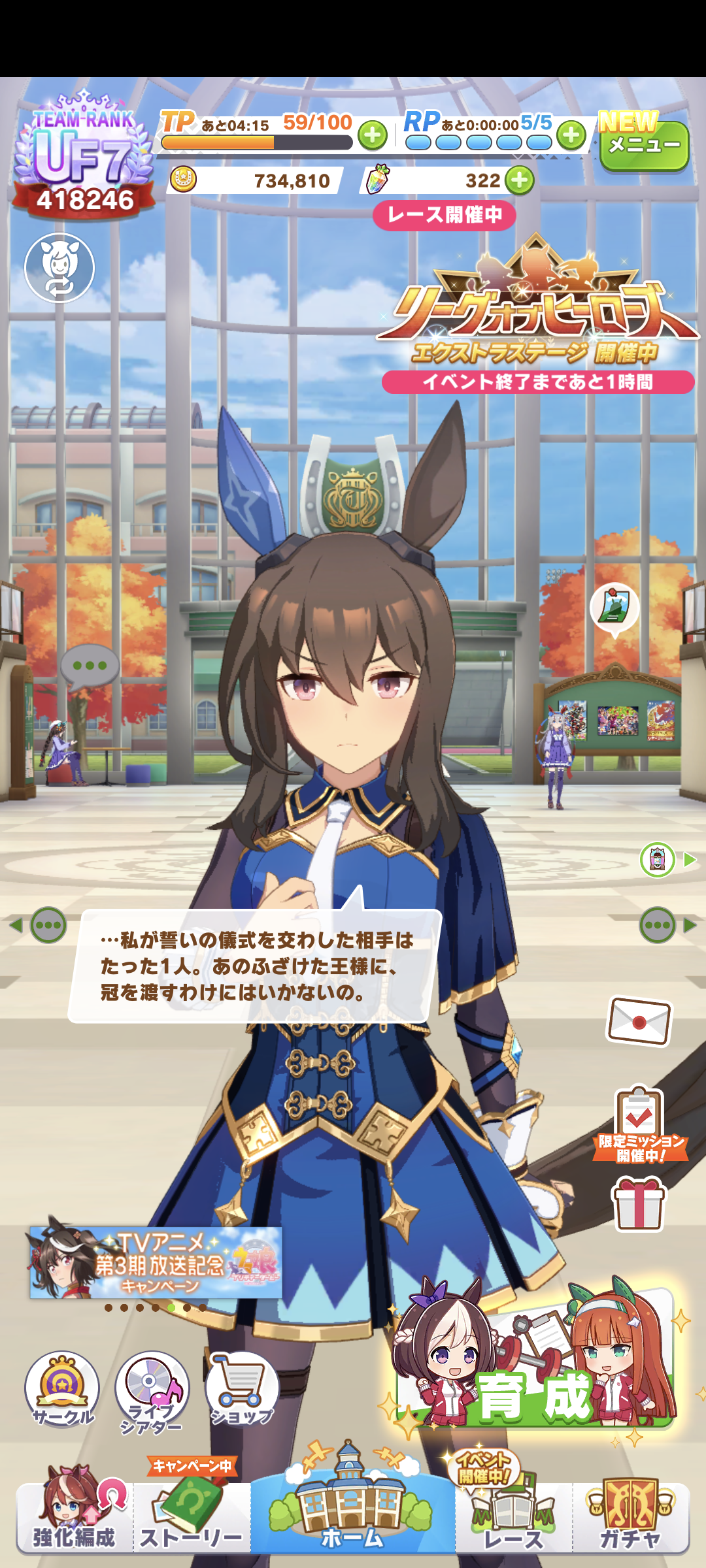Viewport: 706px width, 1568px height.
Task: Open the 限定ミッション clipboard icon
Action: pyautogui.click(x=639, y=1124)
